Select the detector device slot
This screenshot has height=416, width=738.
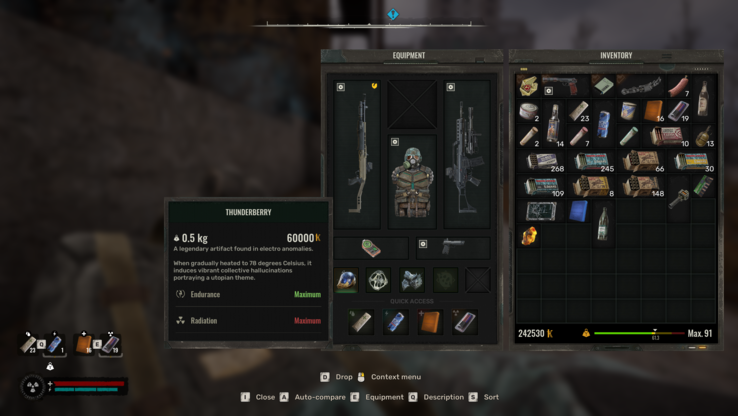(x=371, y=248)
